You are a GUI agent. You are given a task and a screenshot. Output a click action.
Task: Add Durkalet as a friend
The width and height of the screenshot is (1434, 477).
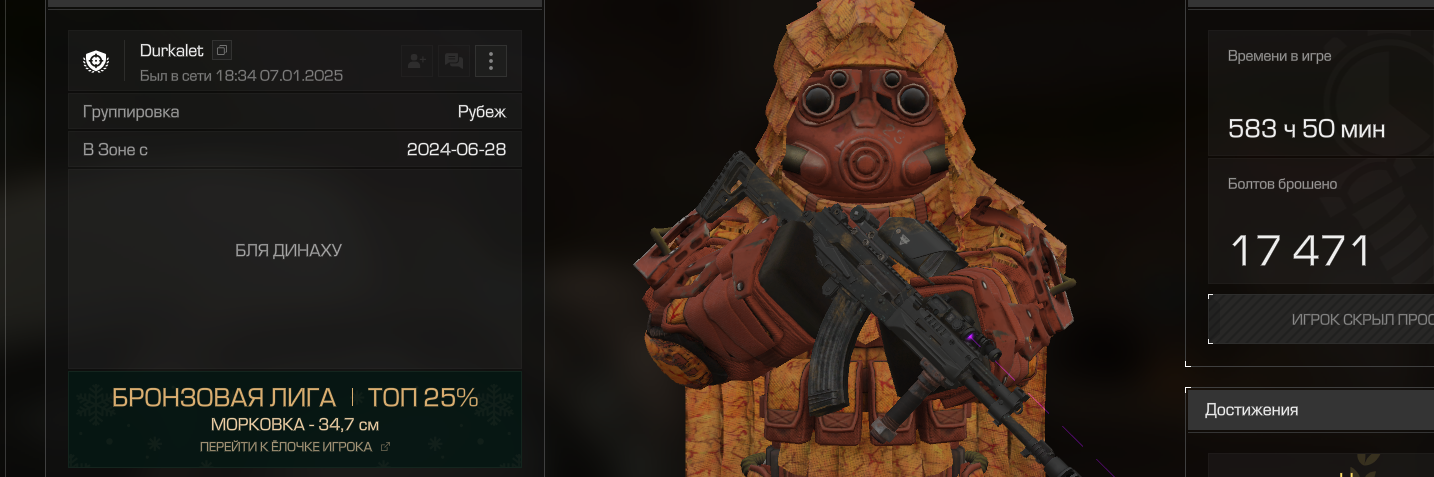click(416, 62)
